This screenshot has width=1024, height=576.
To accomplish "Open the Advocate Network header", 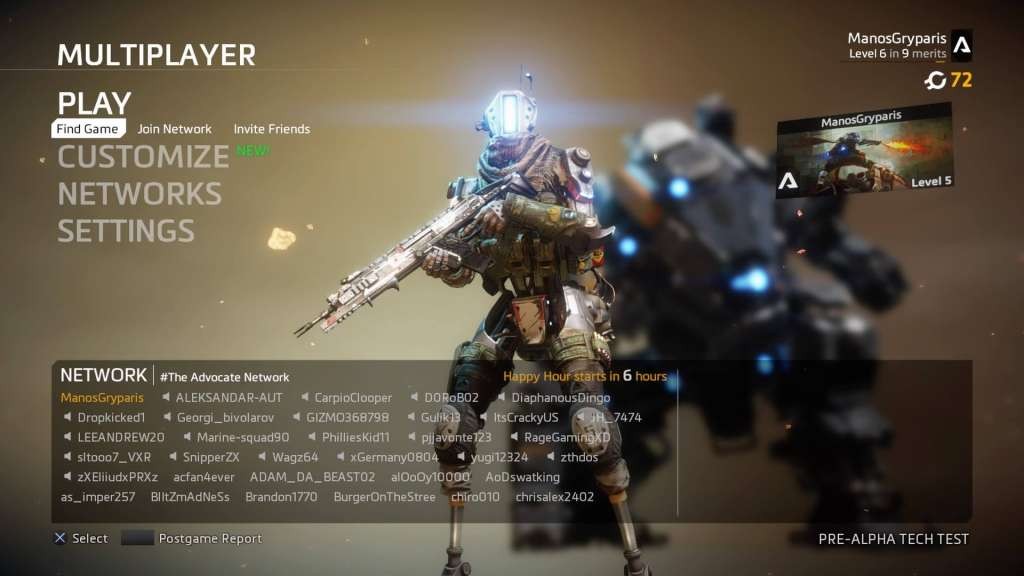I will (224, 377).
